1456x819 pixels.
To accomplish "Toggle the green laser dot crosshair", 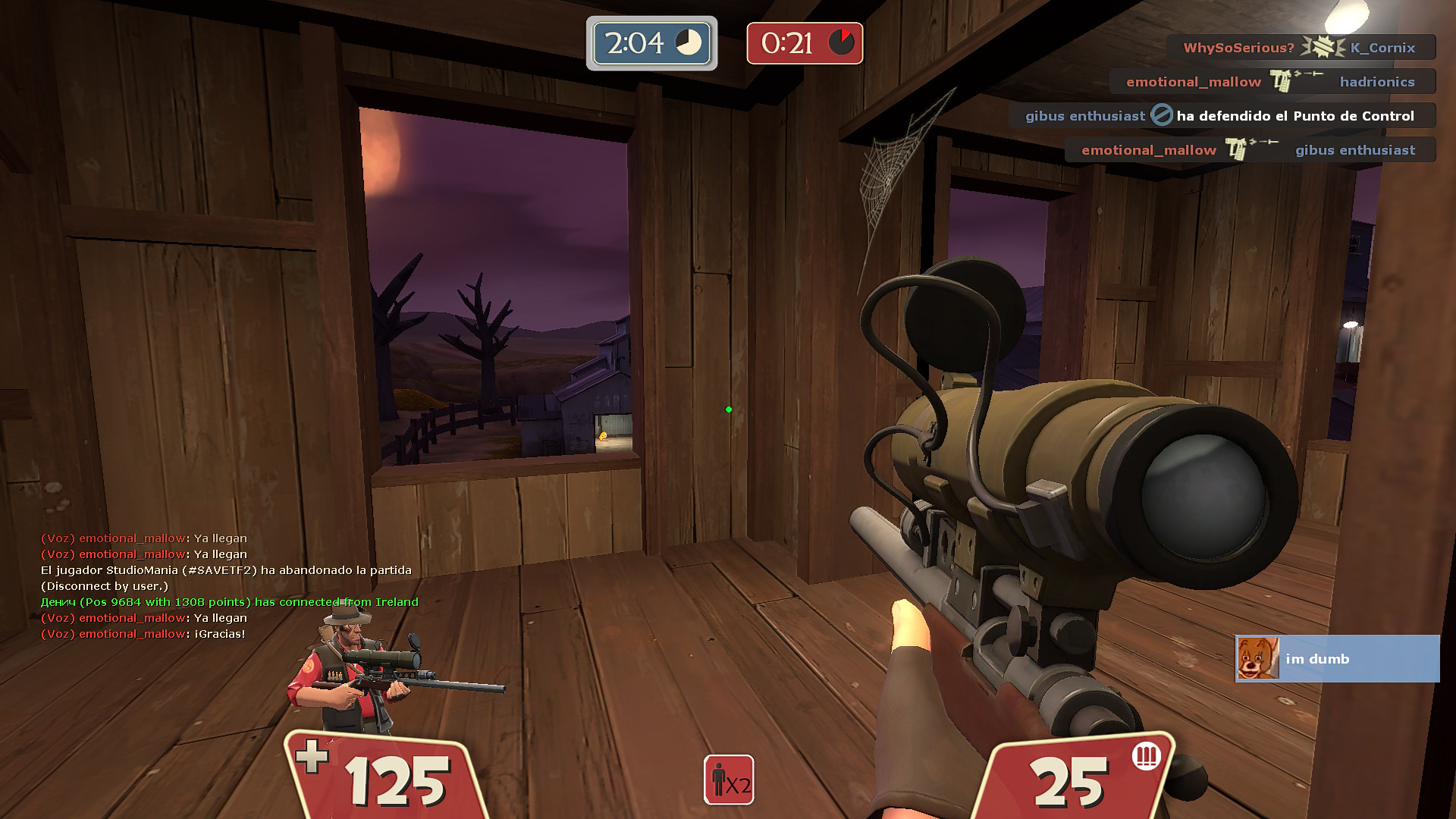I will 729,408.
